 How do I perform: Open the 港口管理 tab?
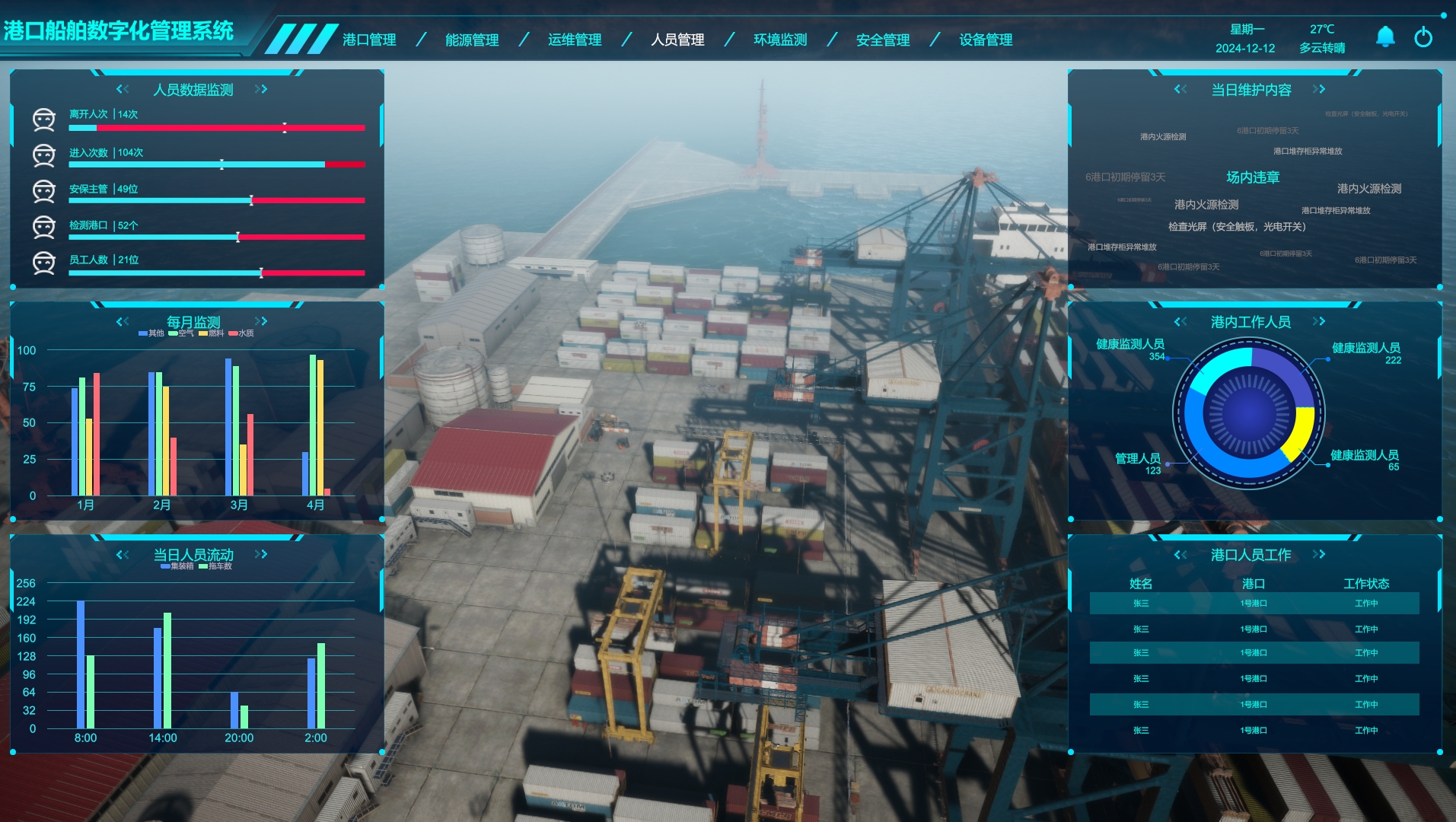point(369,40)
